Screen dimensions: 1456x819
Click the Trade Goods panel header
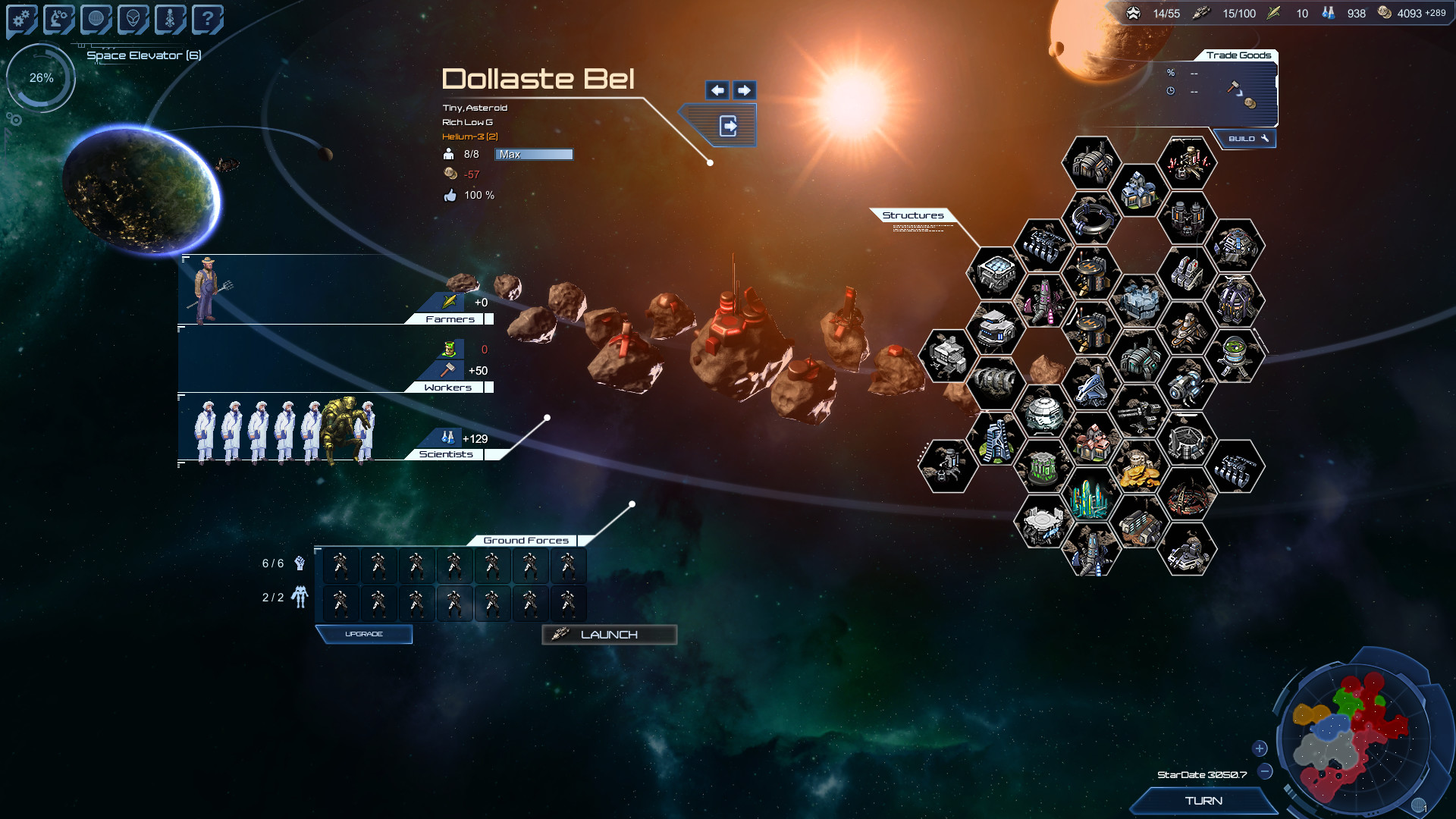pos(1239,55)
